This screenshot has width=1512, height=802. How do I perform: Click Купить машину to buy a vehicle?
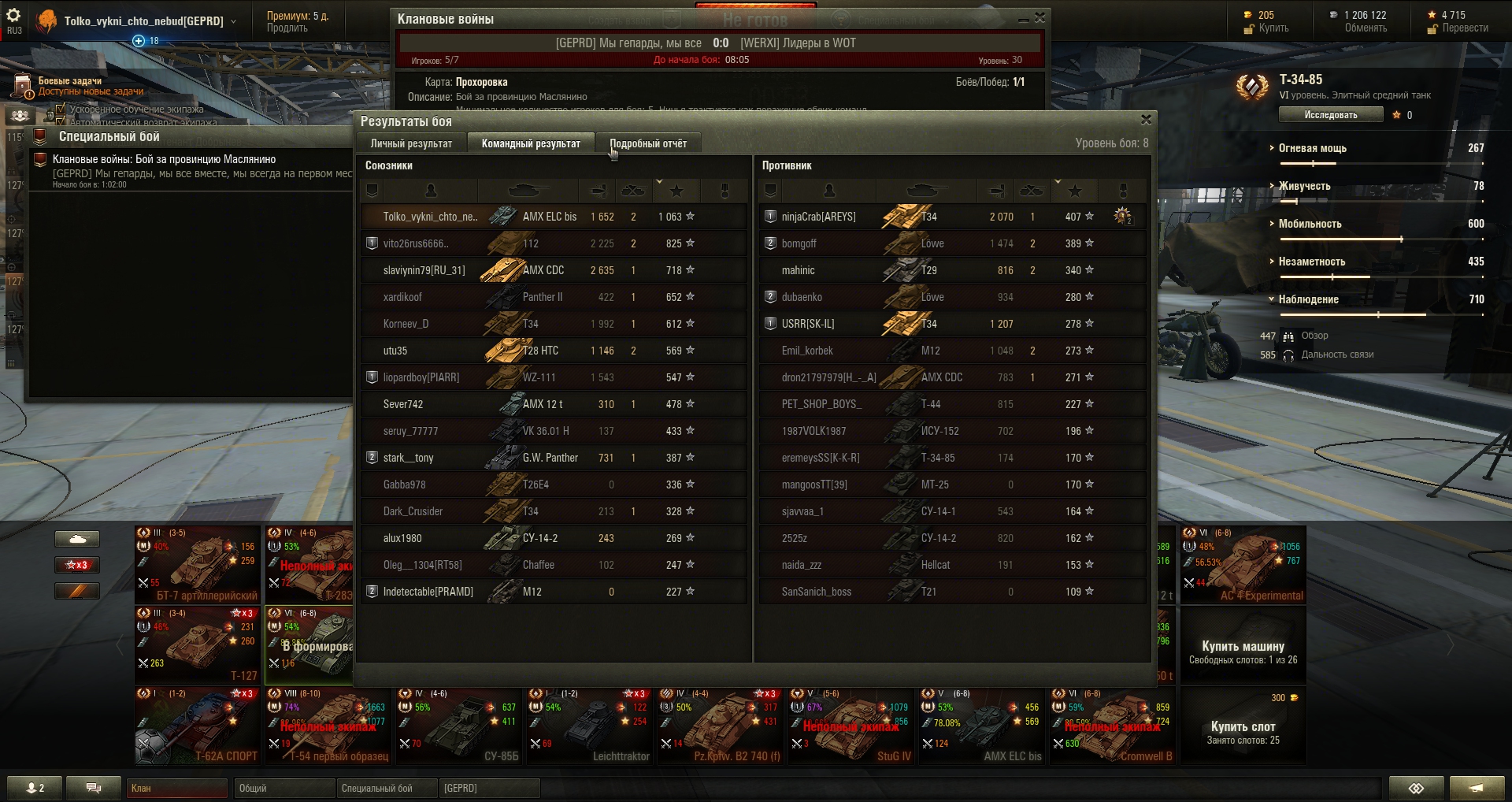(1243, 646)
